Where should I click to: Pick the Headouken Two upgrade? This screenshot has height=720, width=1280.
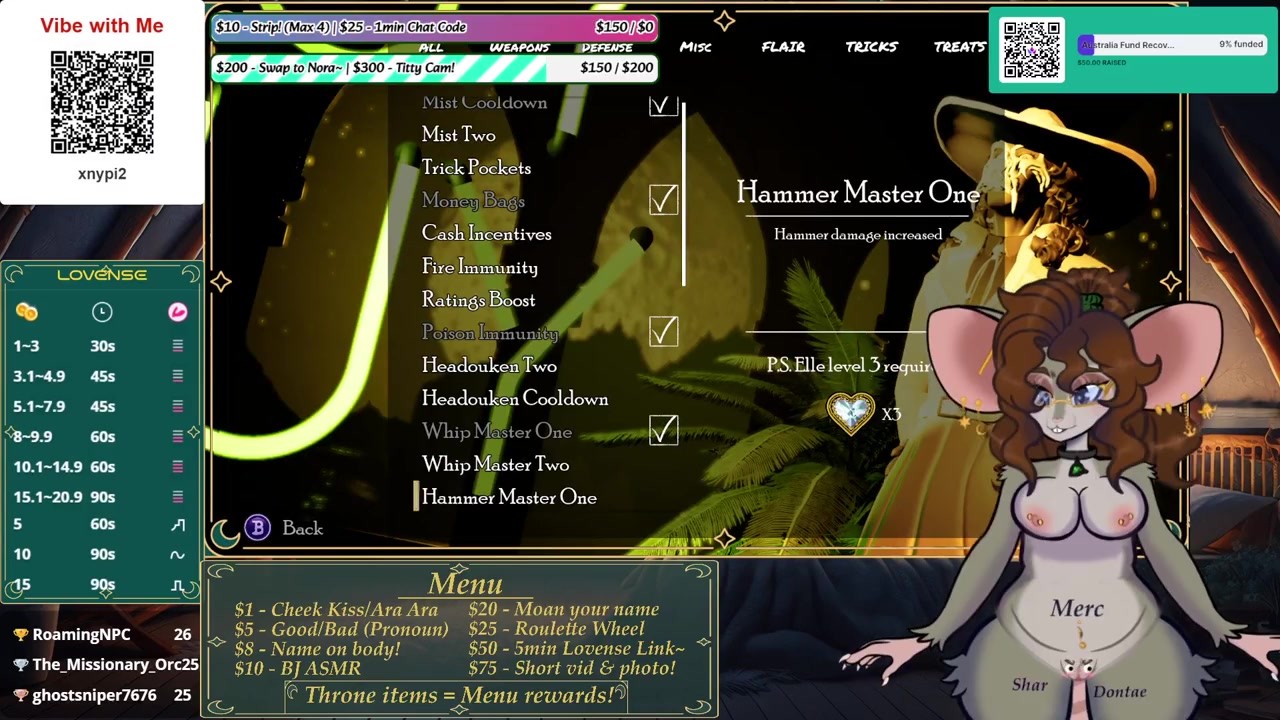(489, 366)
